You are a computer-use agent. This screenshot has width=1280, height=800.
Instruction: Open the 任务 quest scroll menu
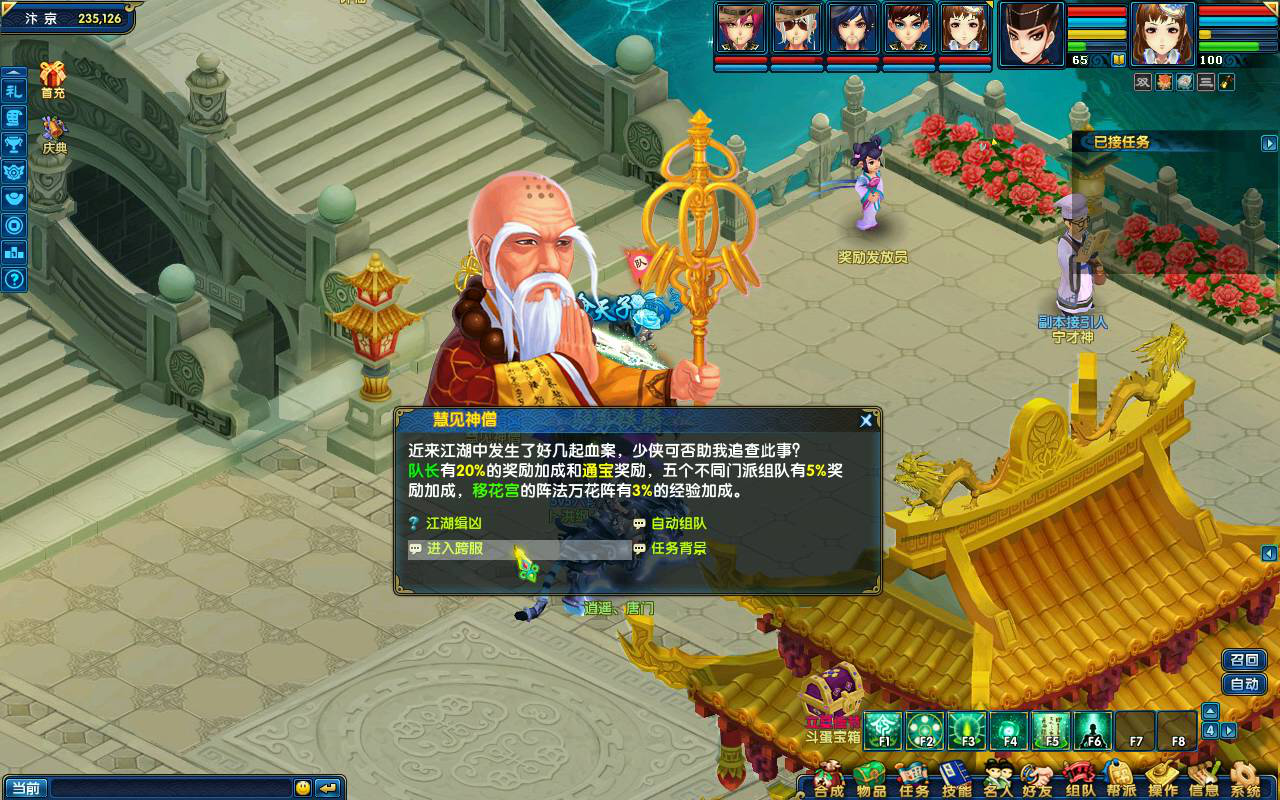(913, 779)
